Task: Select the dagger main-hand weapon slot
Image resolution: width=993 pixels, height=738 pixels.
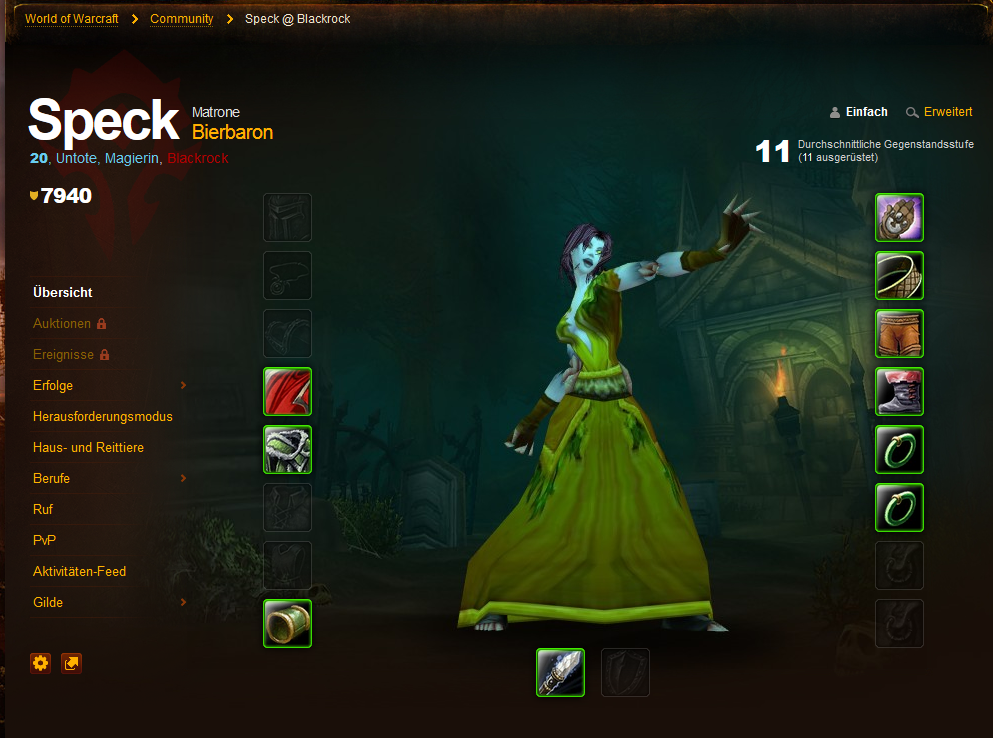Action: pos(560,672)
